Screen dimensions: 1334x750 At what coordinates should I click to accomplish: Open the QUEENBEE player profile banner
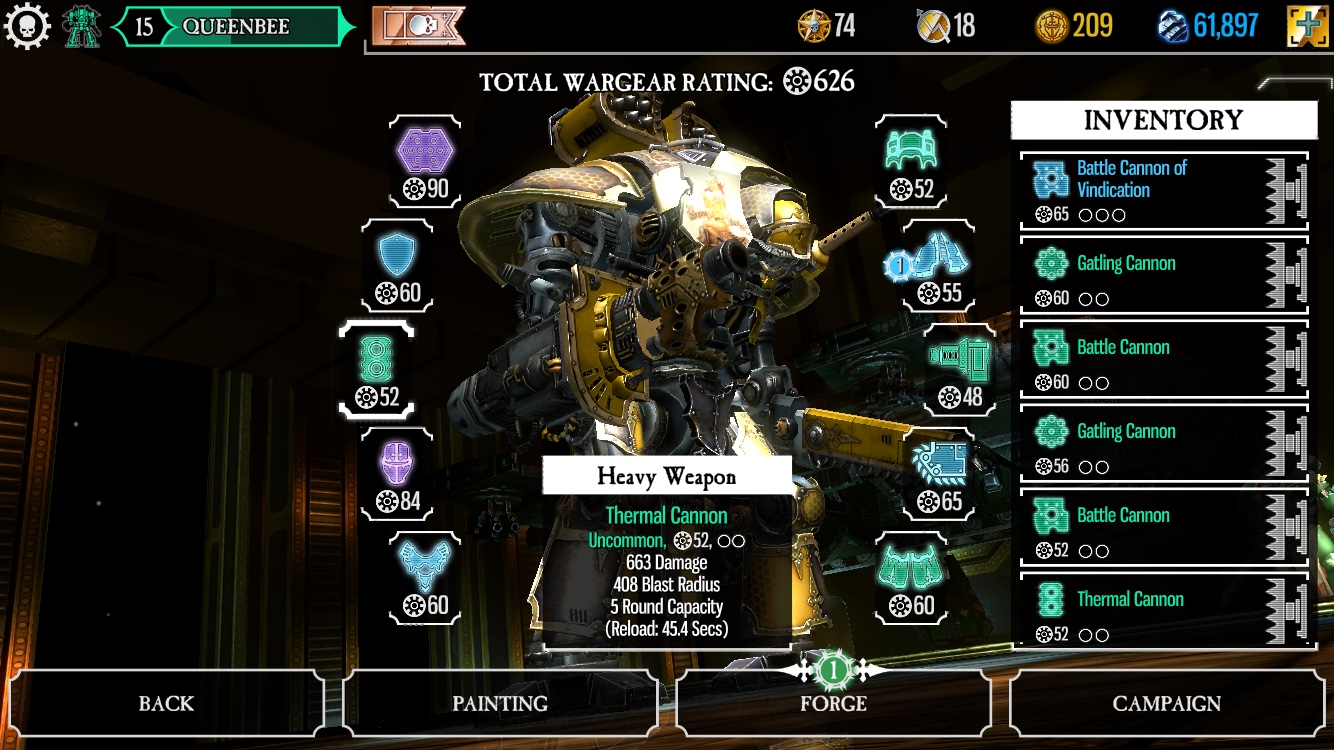235,27
